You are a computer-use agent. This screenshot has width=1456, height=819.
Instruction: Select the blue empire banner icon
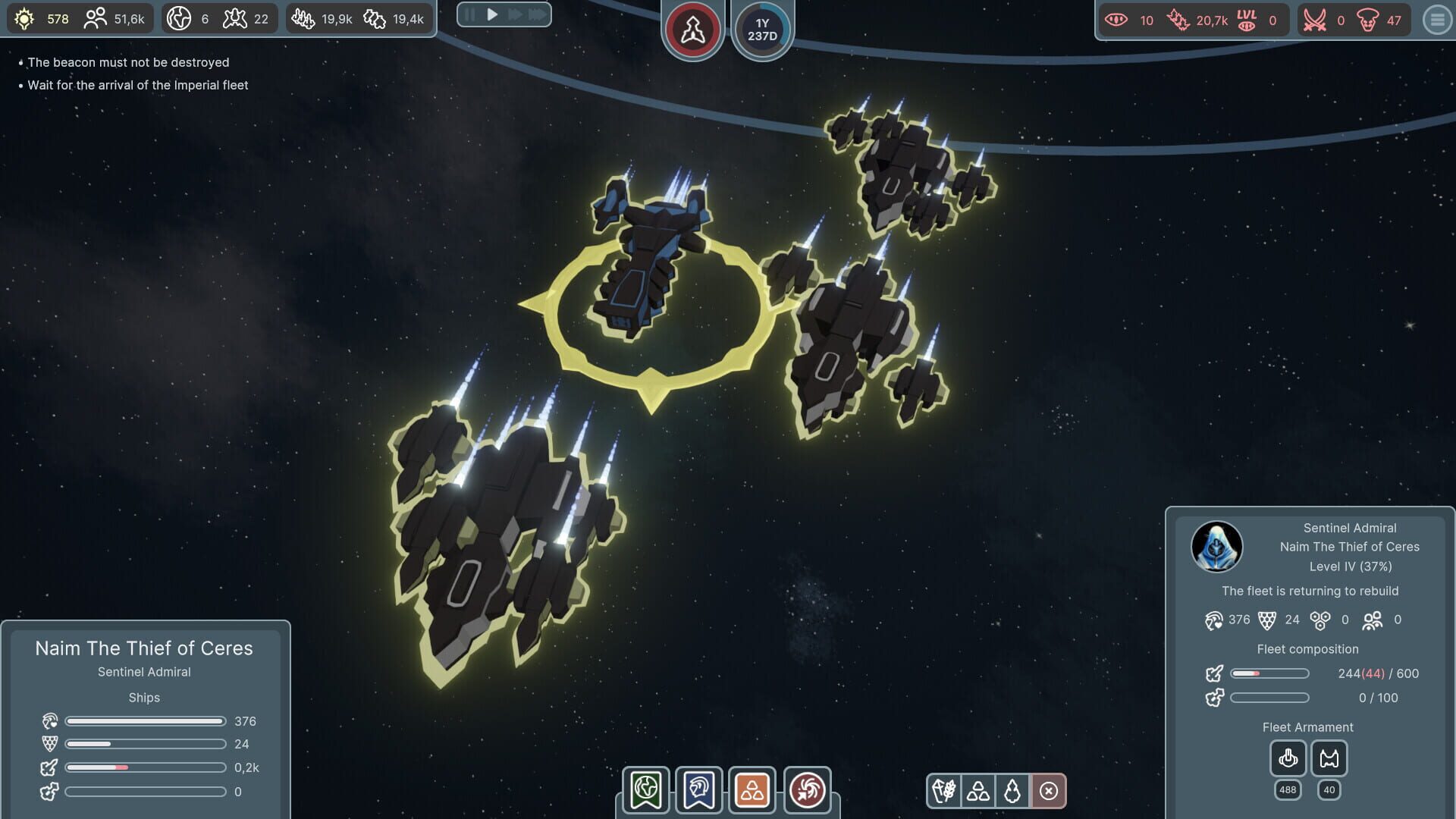click(698, 789)
